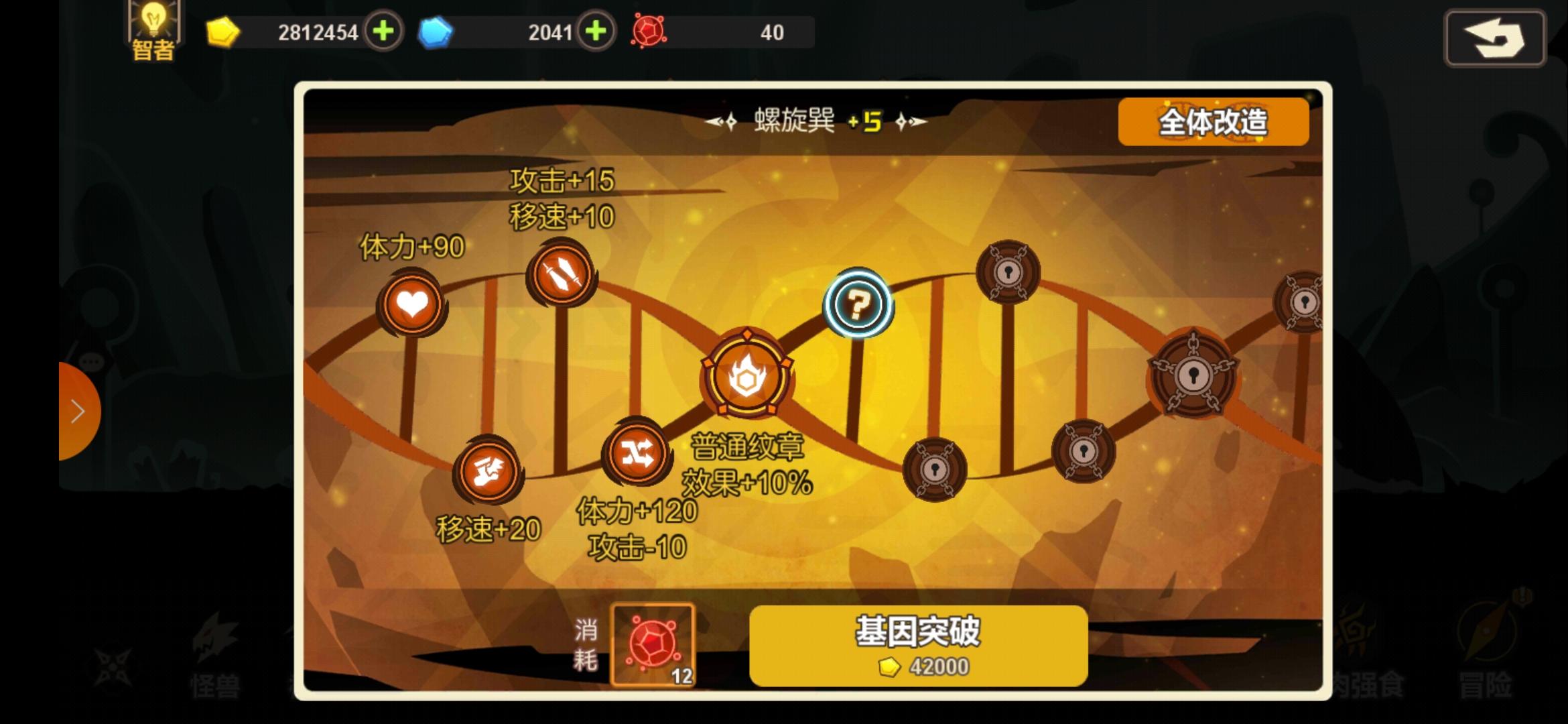Image resolution: width=1568 pixels, height=724 pixels.
Task: Open the 全体改造 orange button
Action: click(x=1213, y=121)
